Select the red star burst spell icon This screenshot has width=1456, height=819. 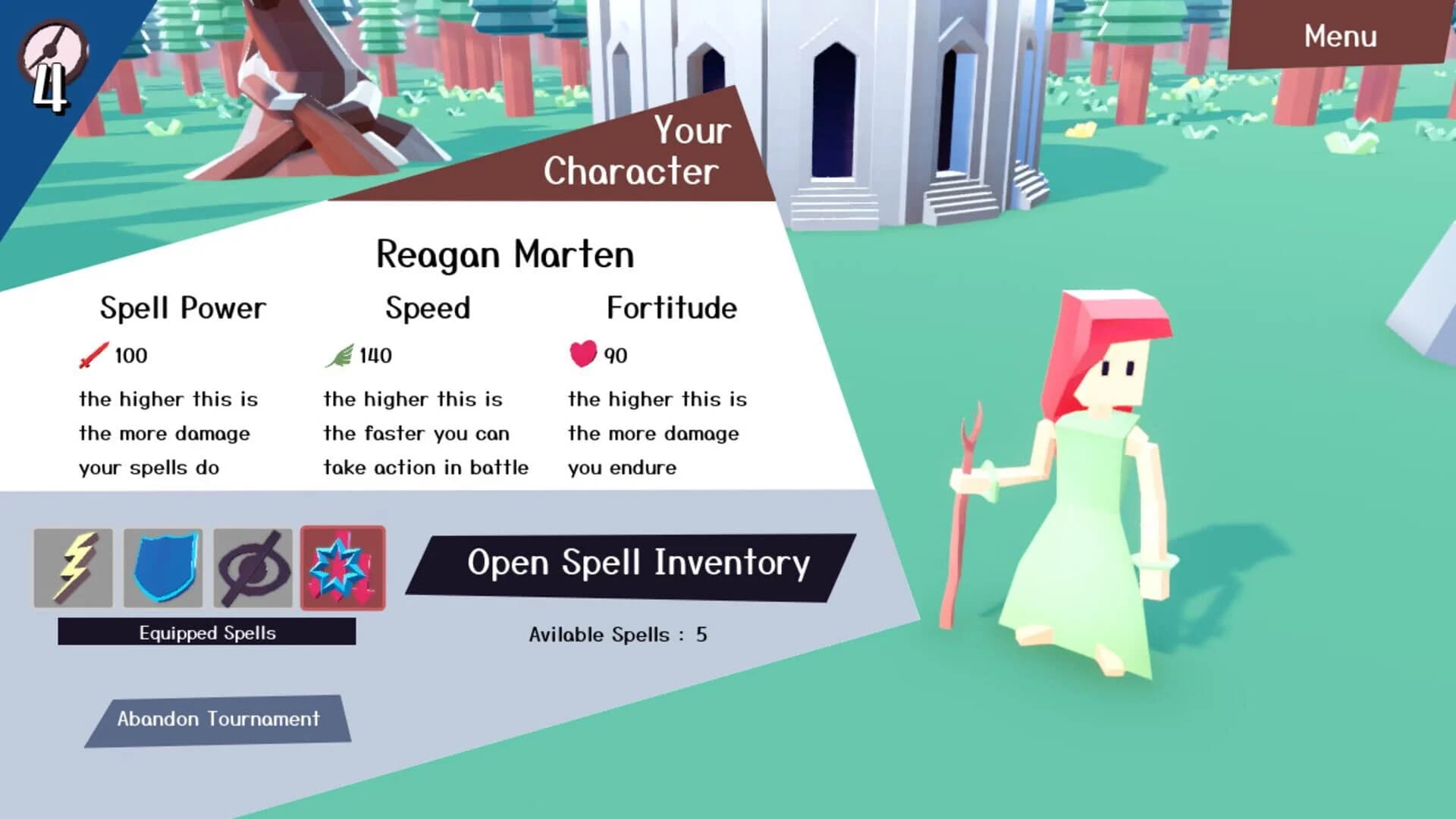pyautogui.click(x=344, y=567)
